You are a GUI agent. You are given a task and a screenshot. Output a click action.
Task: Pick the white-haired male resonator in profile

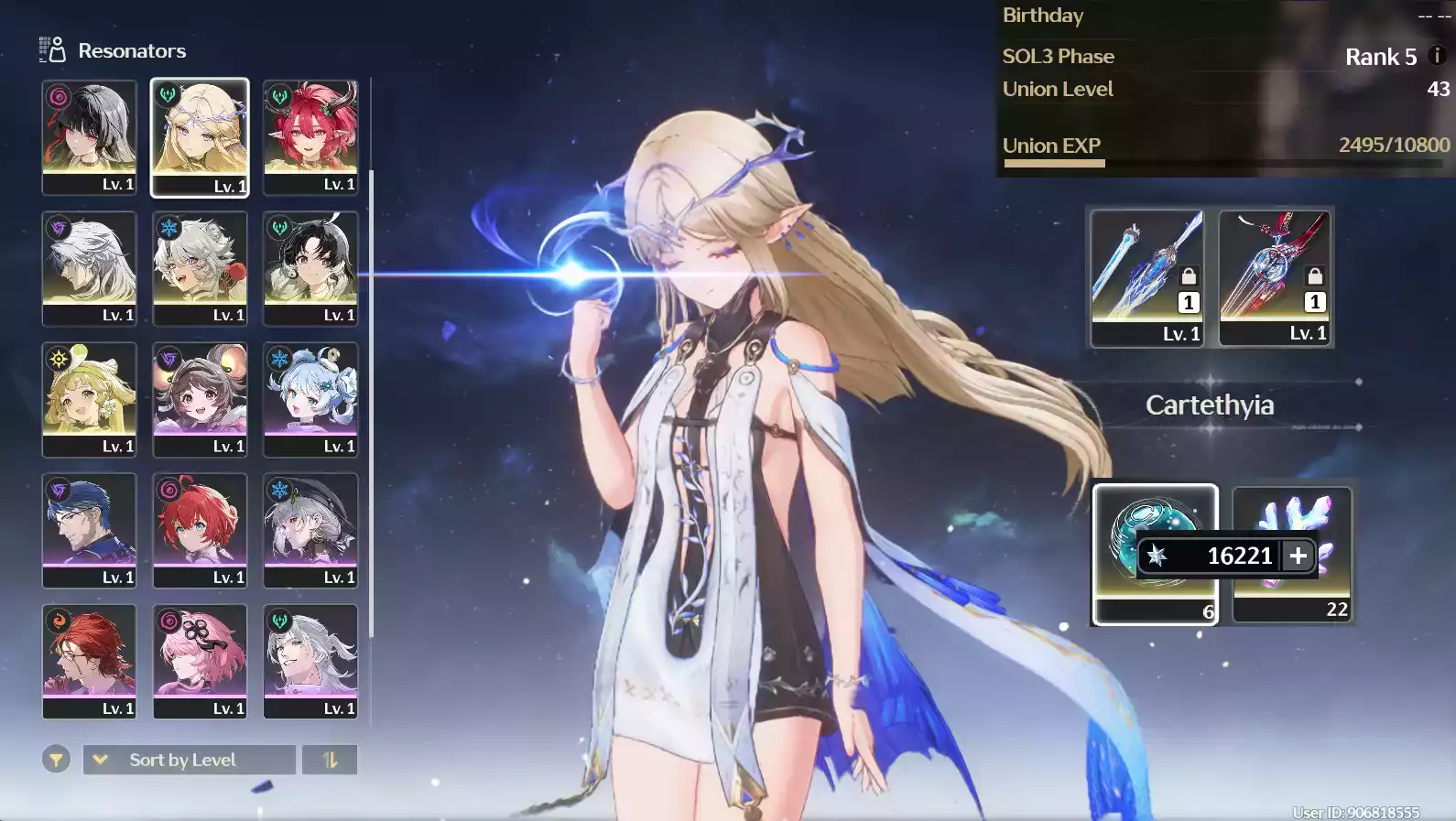[x=89, y=267]
